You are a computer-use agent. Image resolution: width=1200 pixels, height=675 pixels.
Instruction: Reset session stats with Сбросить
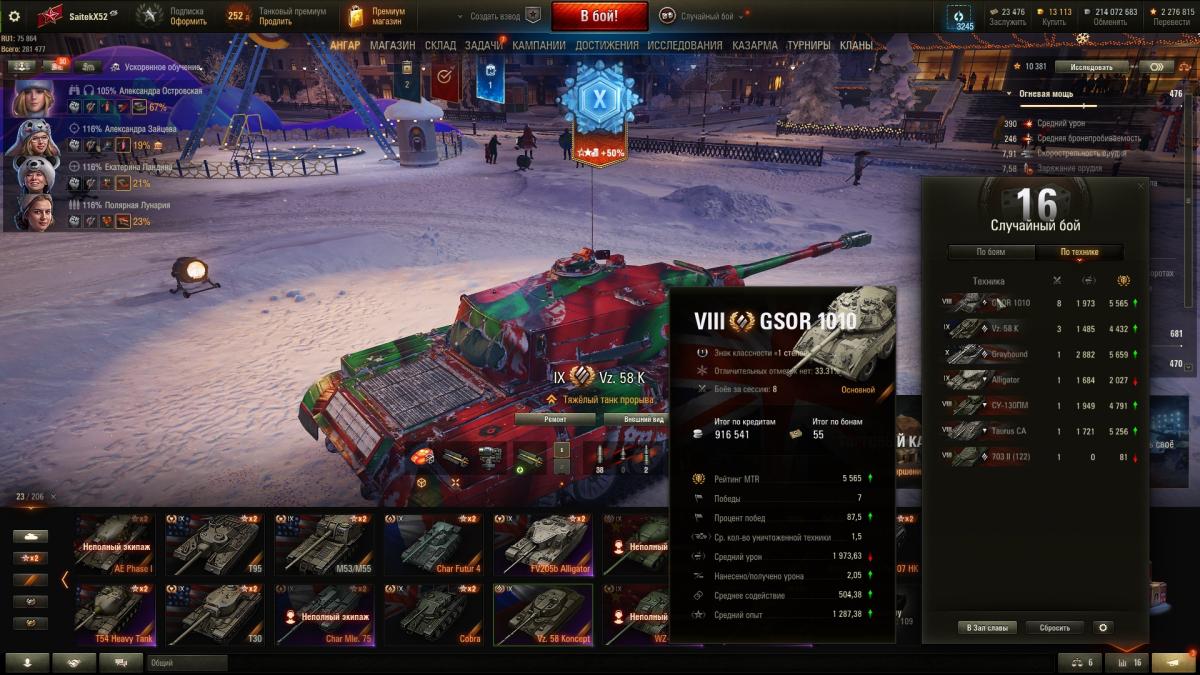coord(1054,628)
